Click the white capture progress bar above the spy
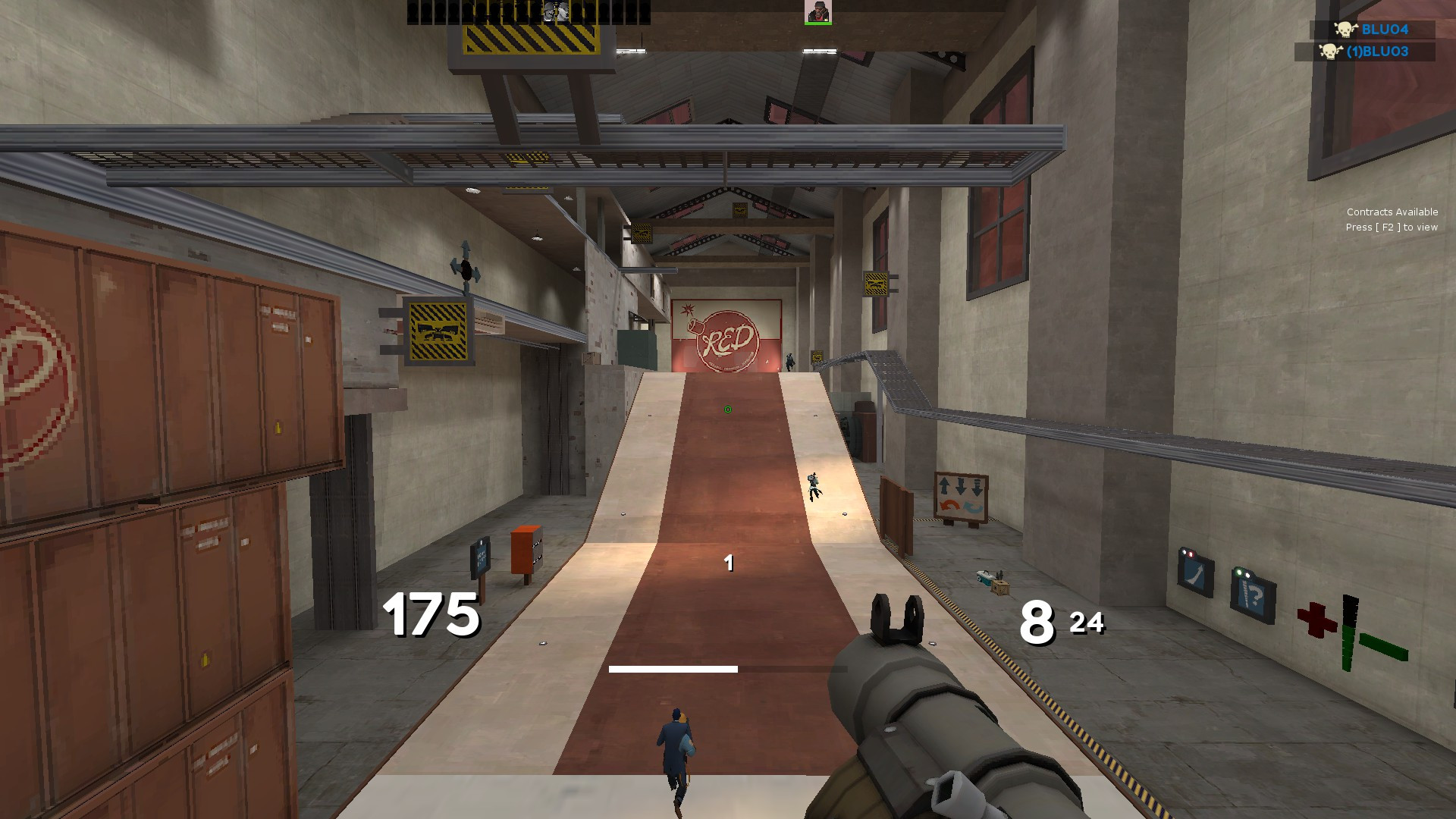This screenshot has height=819, width=1456. click(673, 668)
